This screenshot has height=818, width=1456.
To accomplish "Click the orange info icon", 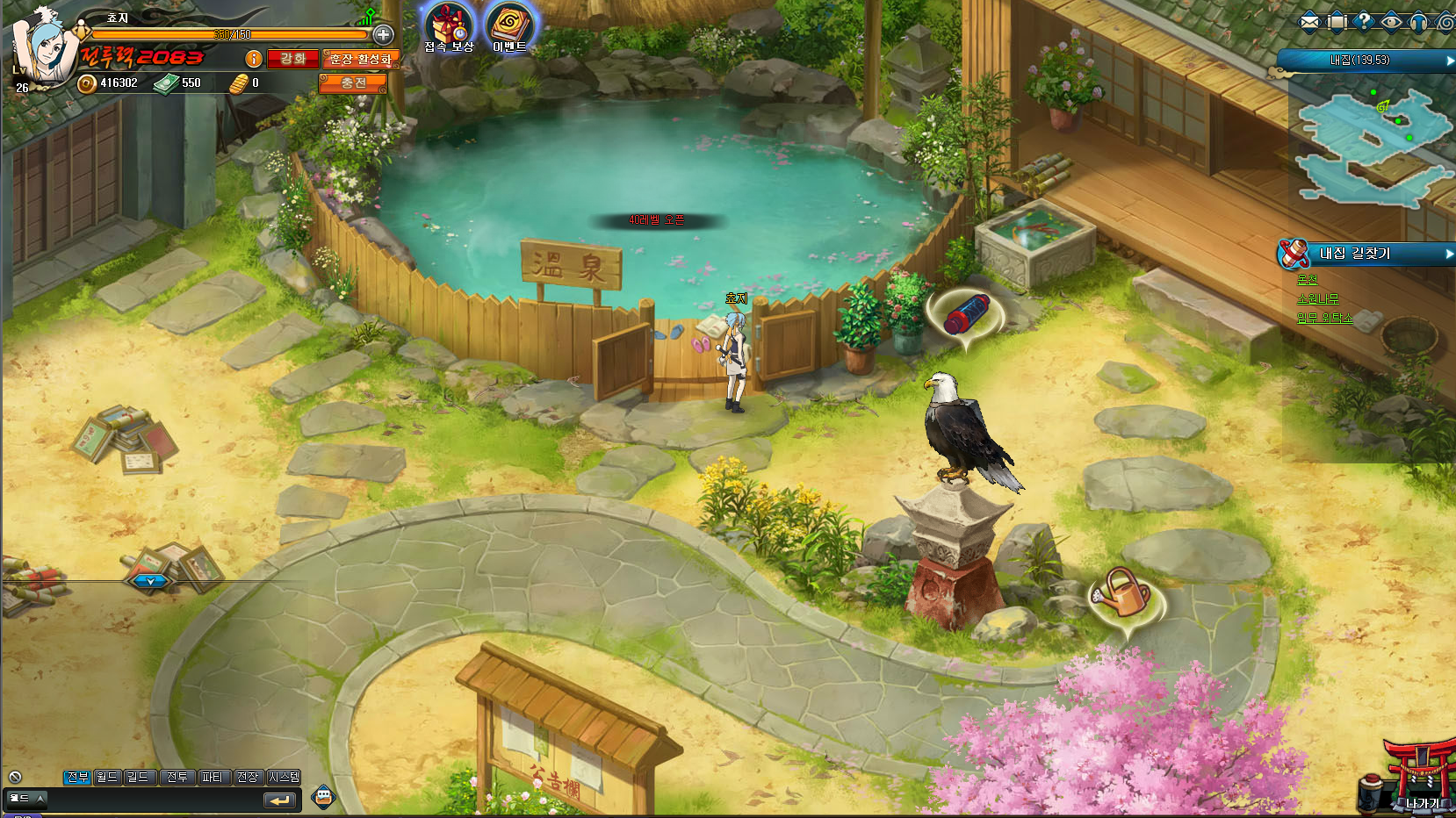I will click(x=254, y=59).
